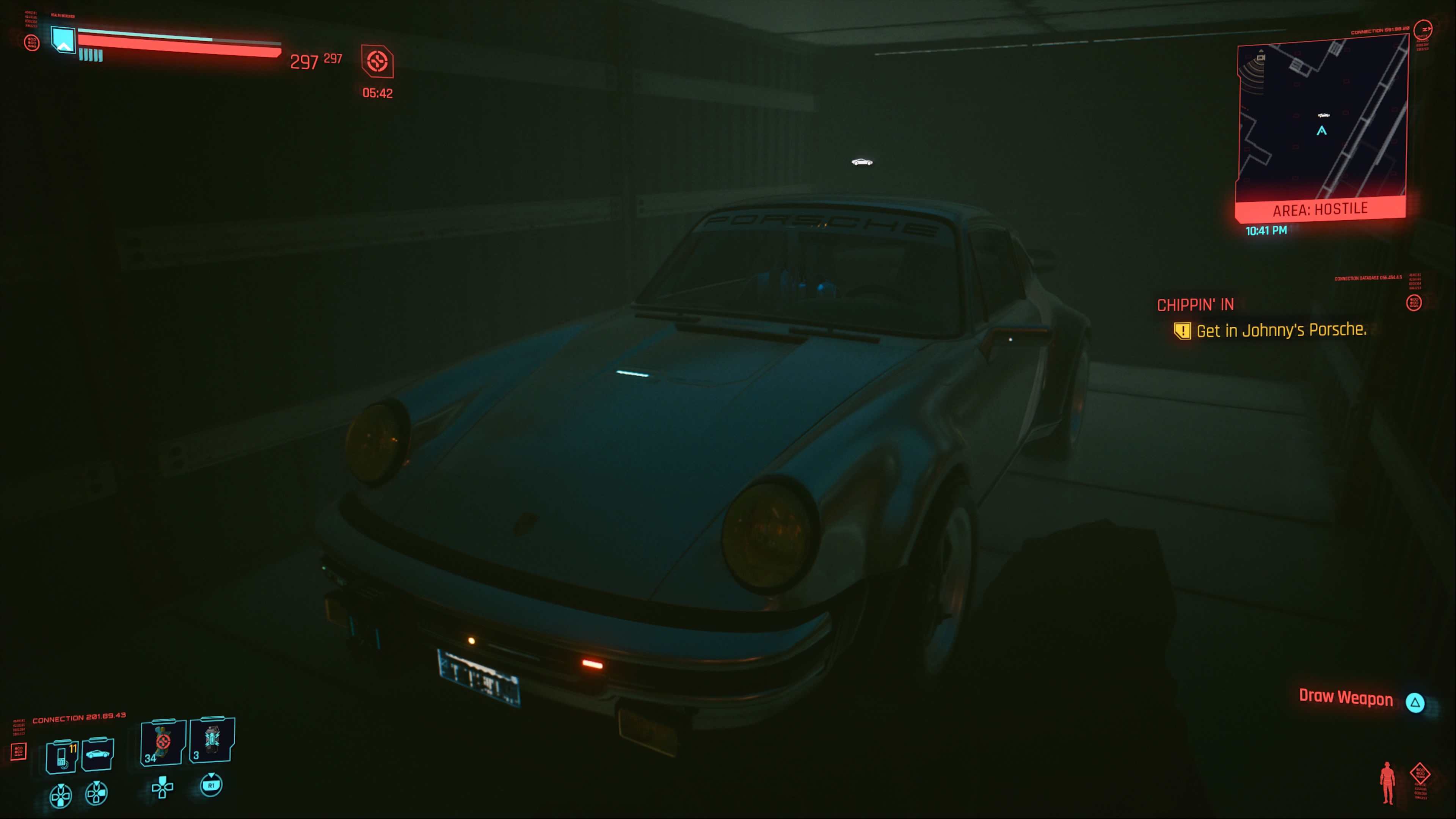The image size is (1456, 819).
Task: Select the EMP grenade slot with 3
Action: [212, 740]
